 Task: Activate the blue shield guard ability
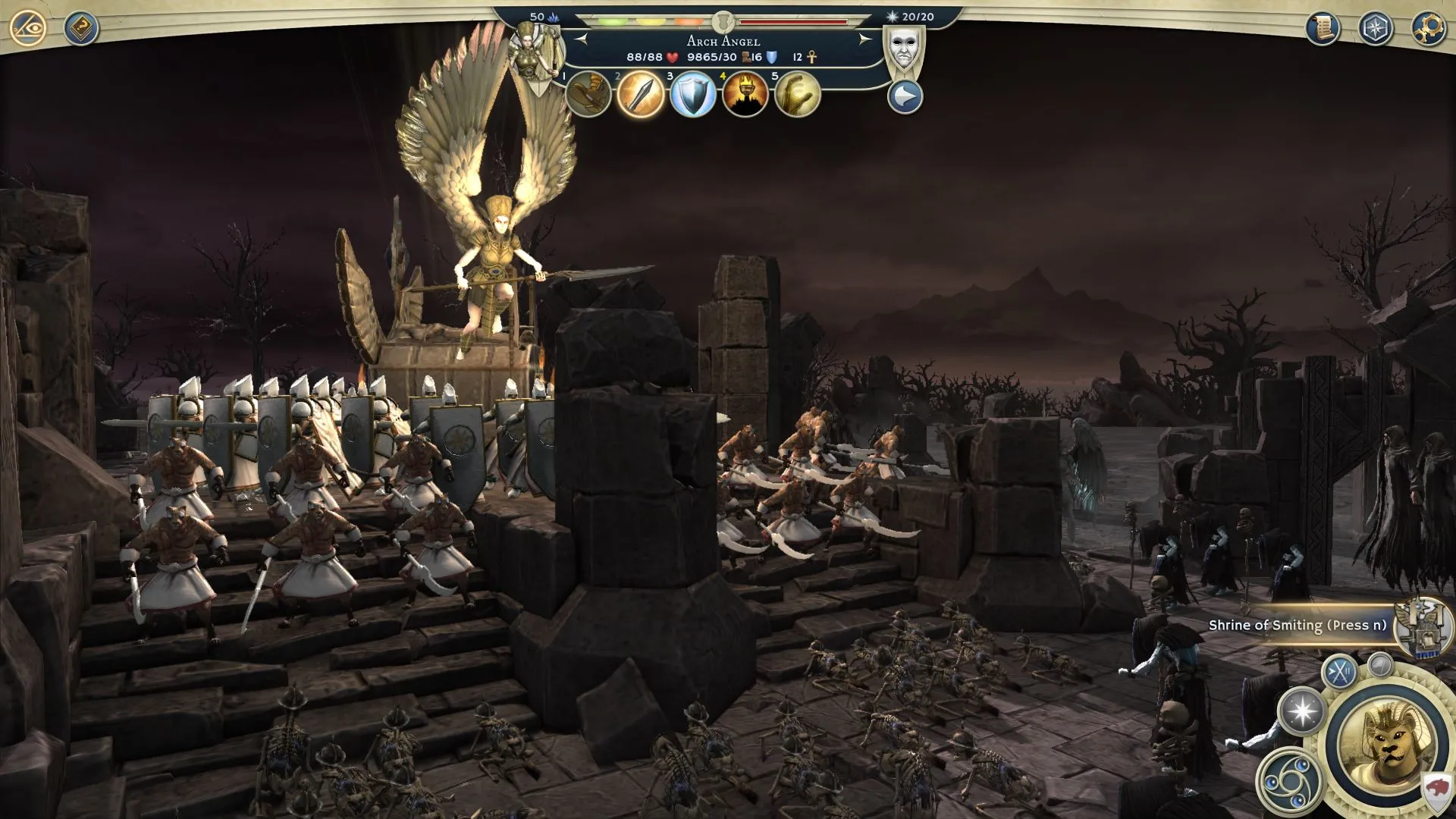tap(693, 96)
